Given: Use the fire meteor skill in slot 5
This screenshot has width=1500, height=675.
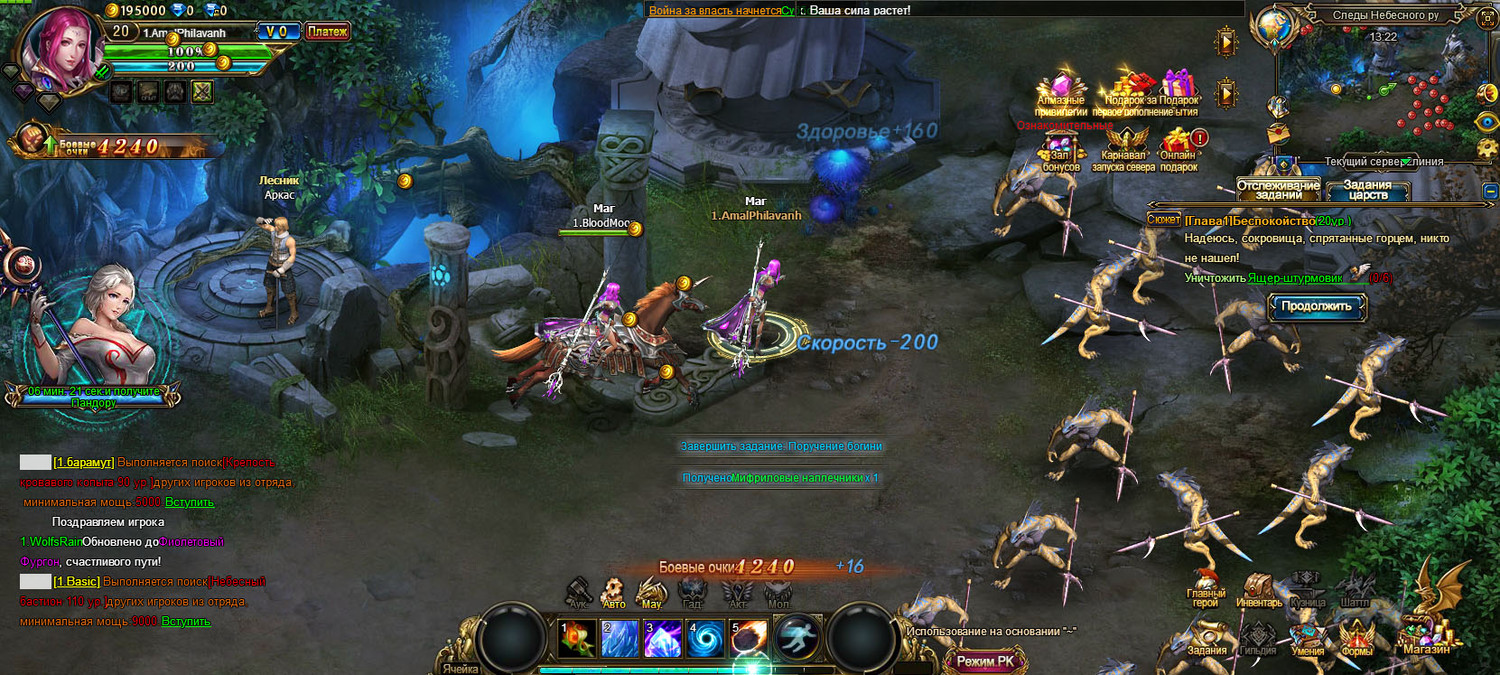Looking at the screenshot, I should point(749,638).
